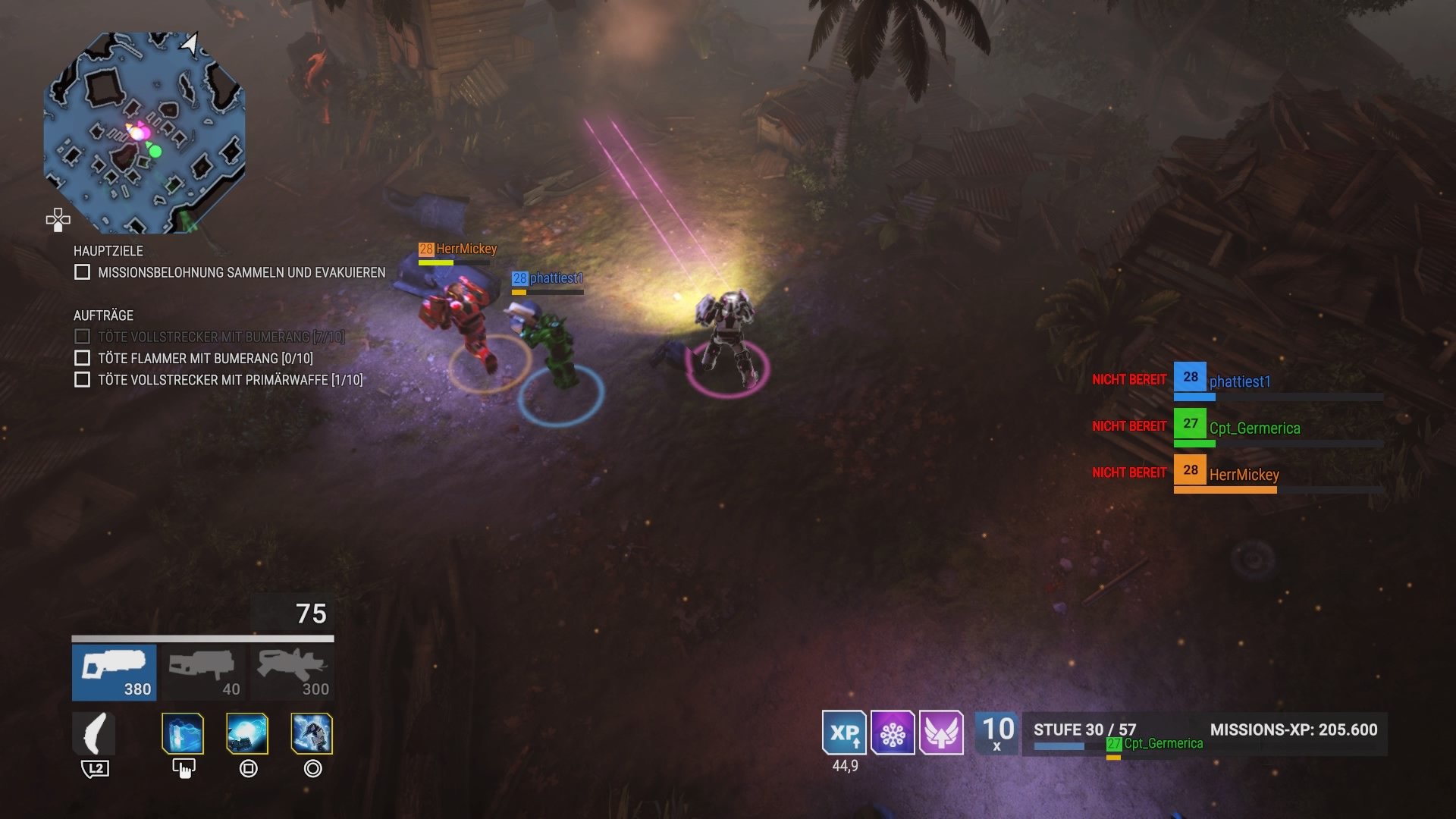
Task: Activate the dash ability on circle button
Action: tap(311, 734)
